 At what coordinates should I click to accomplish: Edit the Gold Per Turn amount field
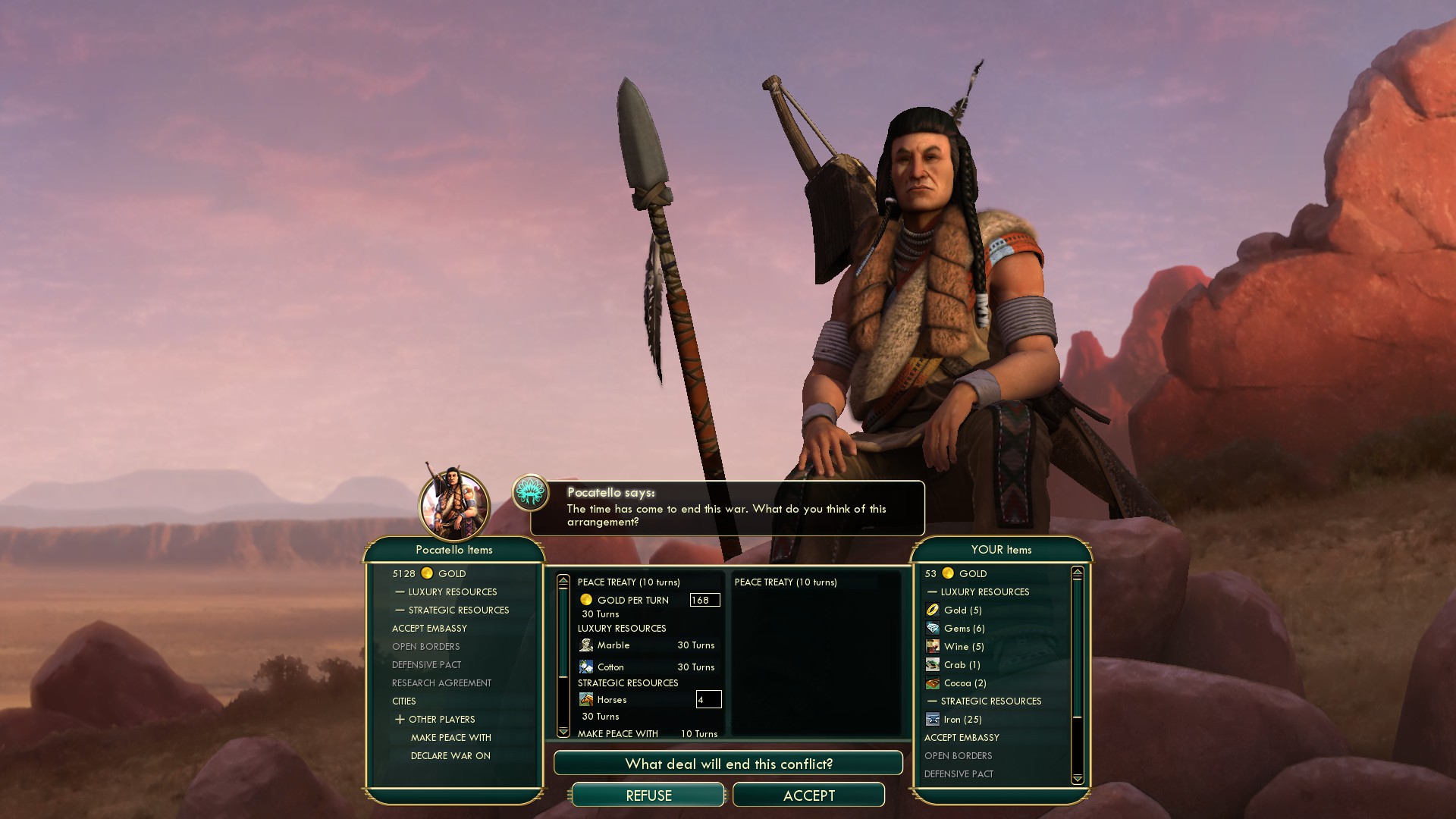coord(704,600)
